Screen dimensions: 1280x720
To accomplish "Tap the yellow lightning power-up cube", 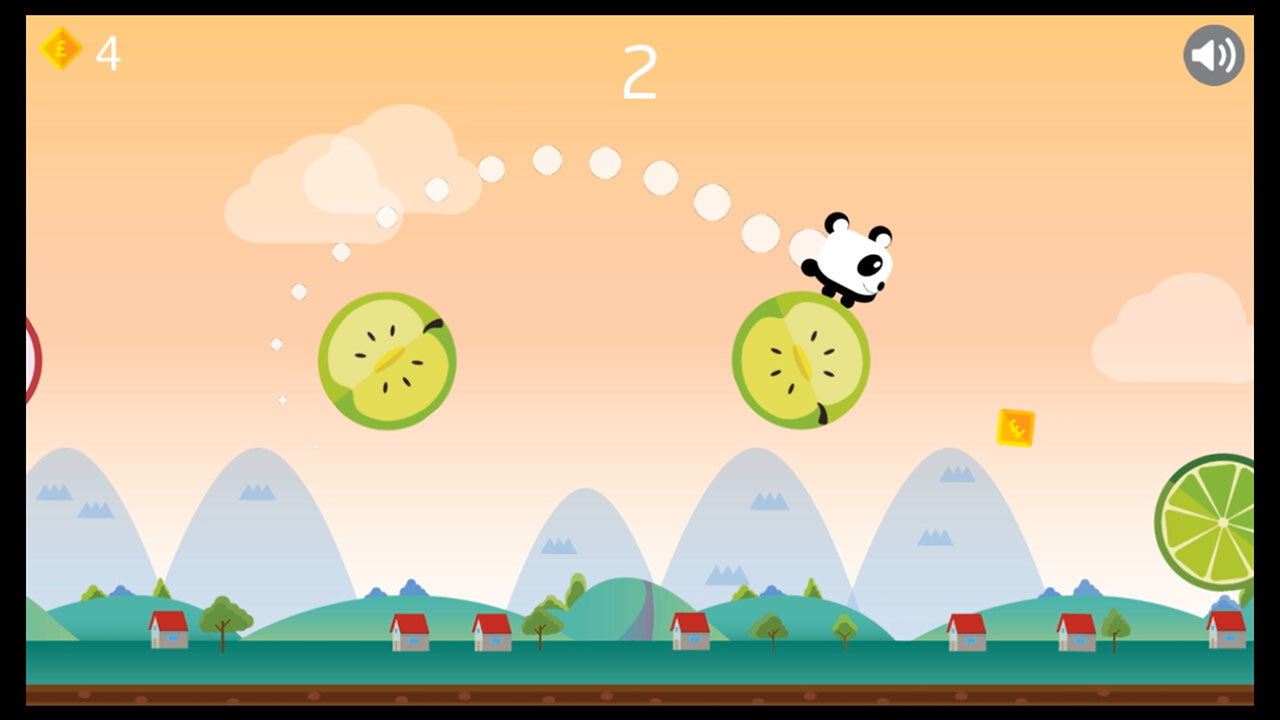I will (1016, 429).
